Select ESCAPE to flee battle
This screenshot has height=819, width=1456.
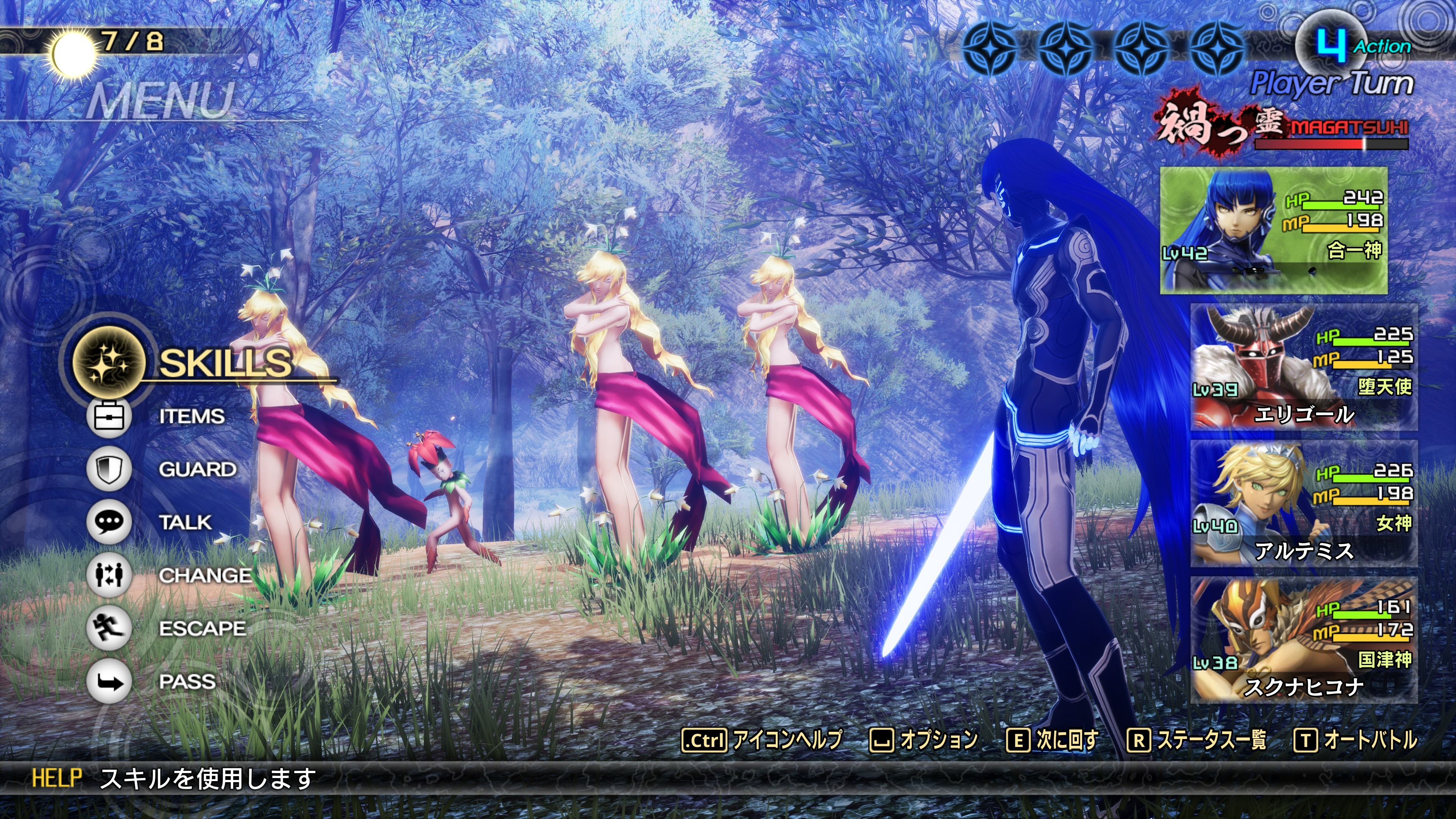pyautogui.click(x=202, y=629)
